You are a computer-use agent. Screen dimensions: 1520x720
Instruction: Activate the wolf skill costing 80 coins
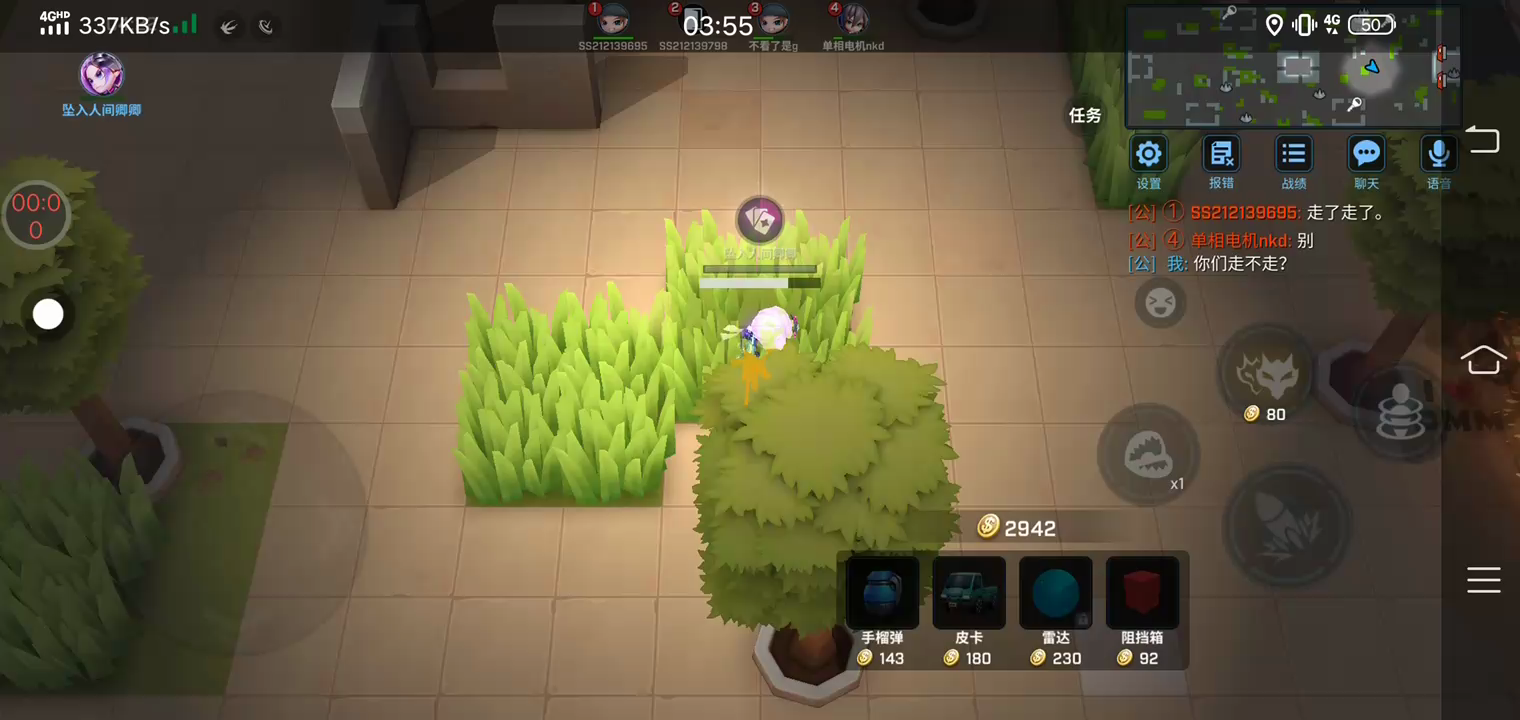pos(1264,373)
